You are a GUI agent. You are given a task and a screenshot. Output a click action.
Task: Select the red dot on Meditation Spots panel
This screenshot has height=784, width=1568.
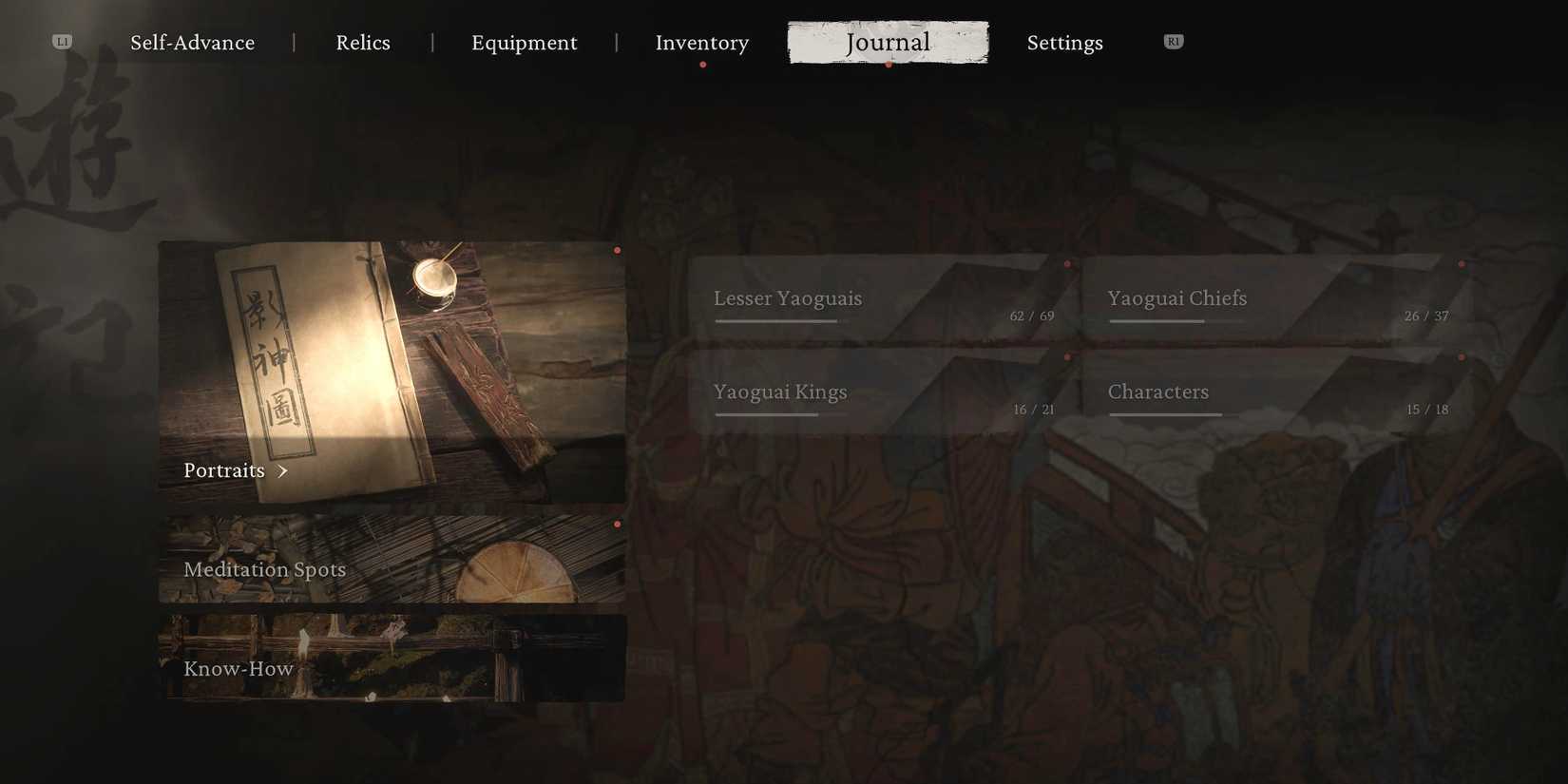click(618, 524)
